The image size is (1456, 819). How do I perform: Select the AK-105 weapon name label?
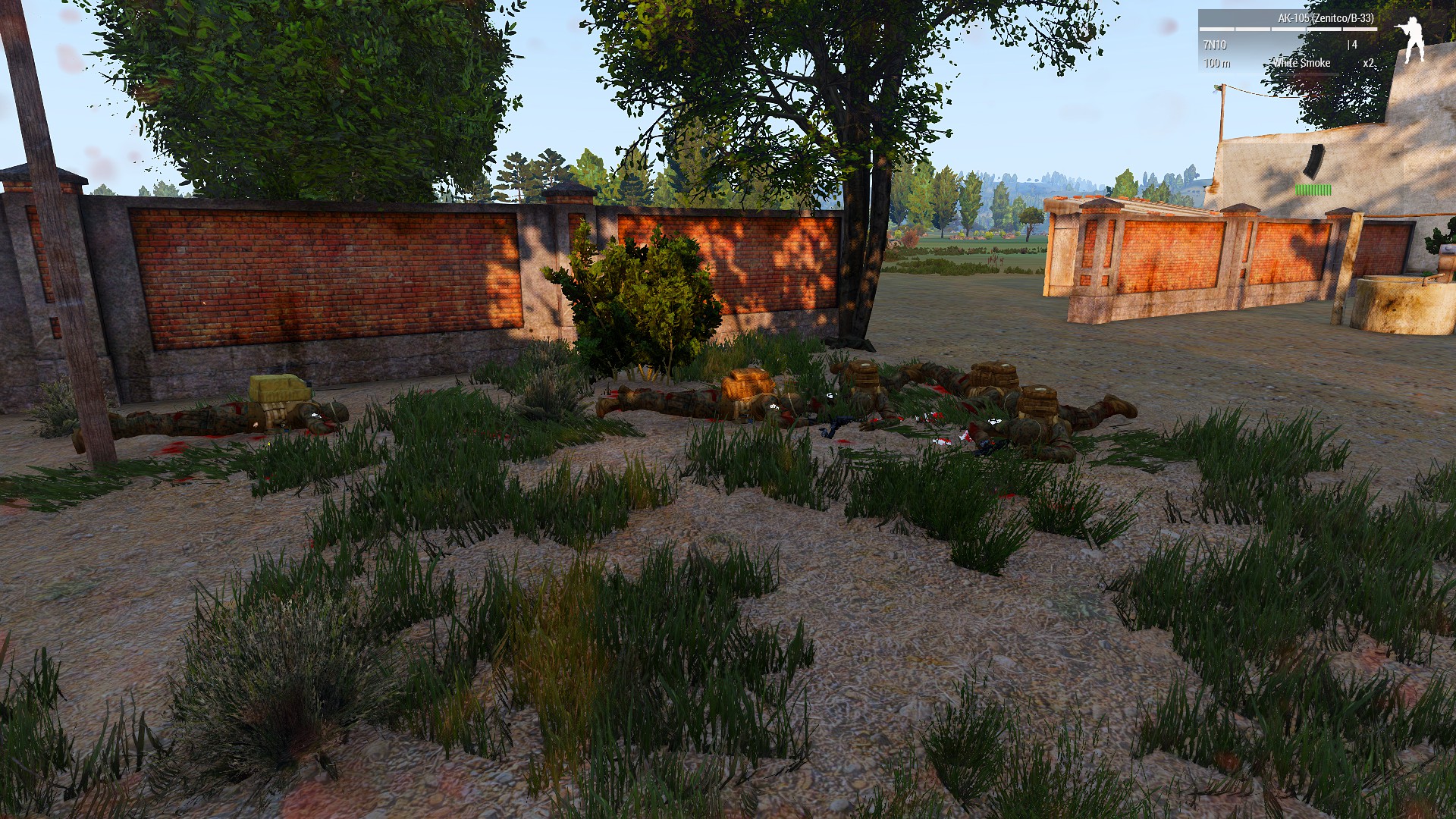click(x=1325, y=18)
